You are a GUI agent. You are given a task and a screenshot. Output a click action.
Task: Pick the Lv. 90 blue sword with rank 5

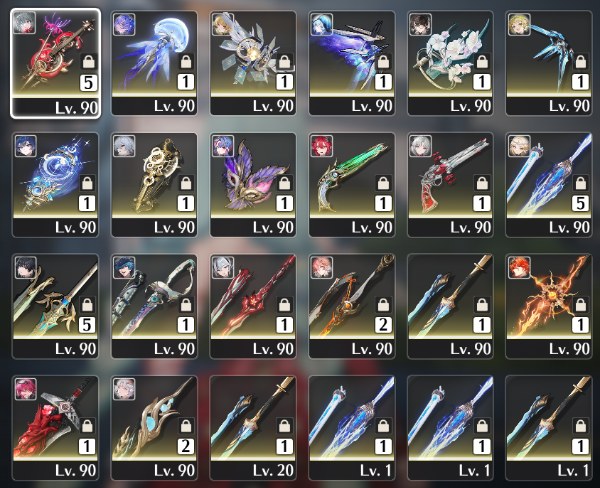coord(550,183)
